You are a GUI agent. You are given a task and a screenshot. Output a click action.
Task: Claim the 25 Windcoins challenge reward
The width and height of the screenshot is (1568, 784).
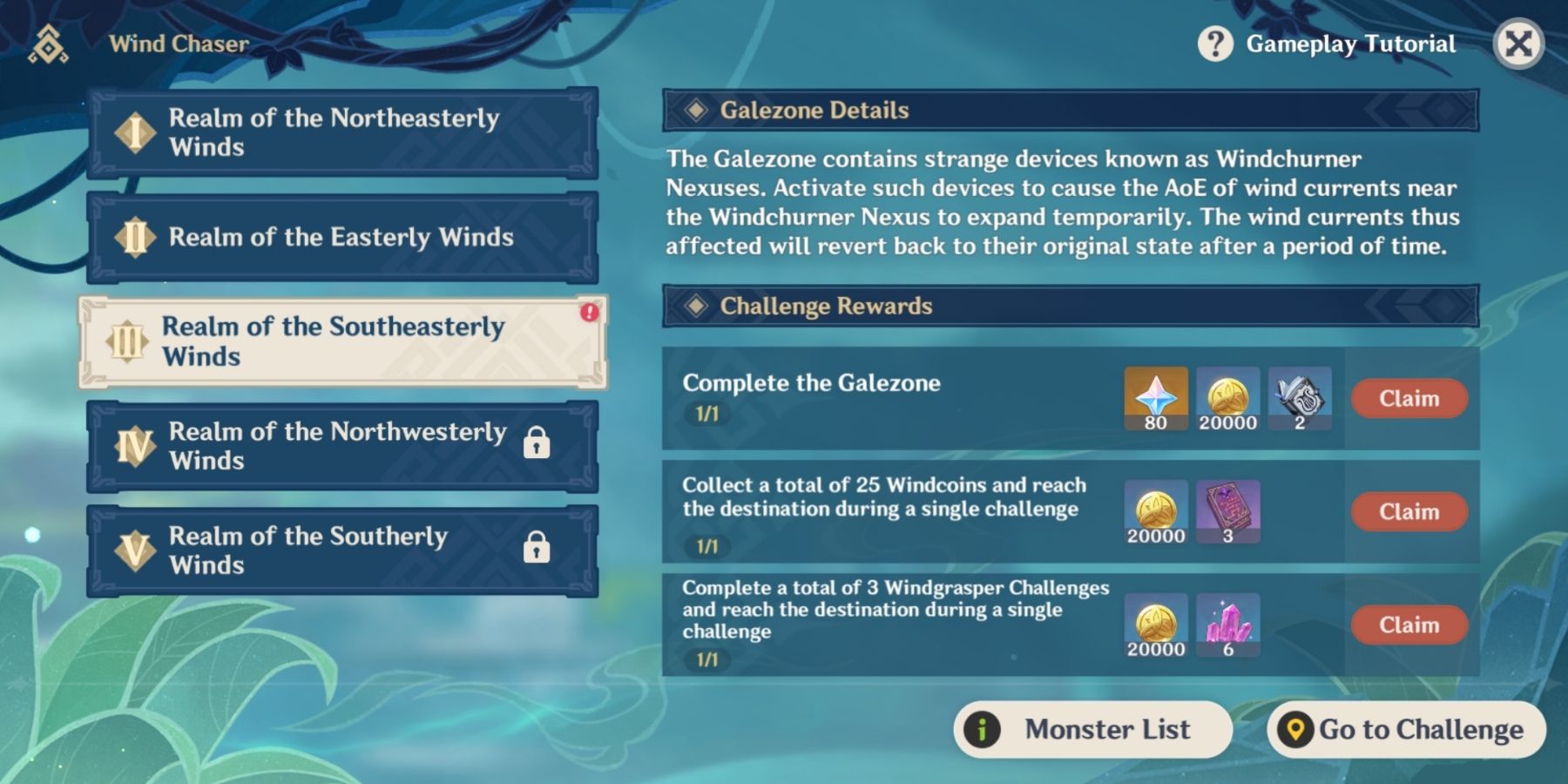click(x=1409, y=512)
